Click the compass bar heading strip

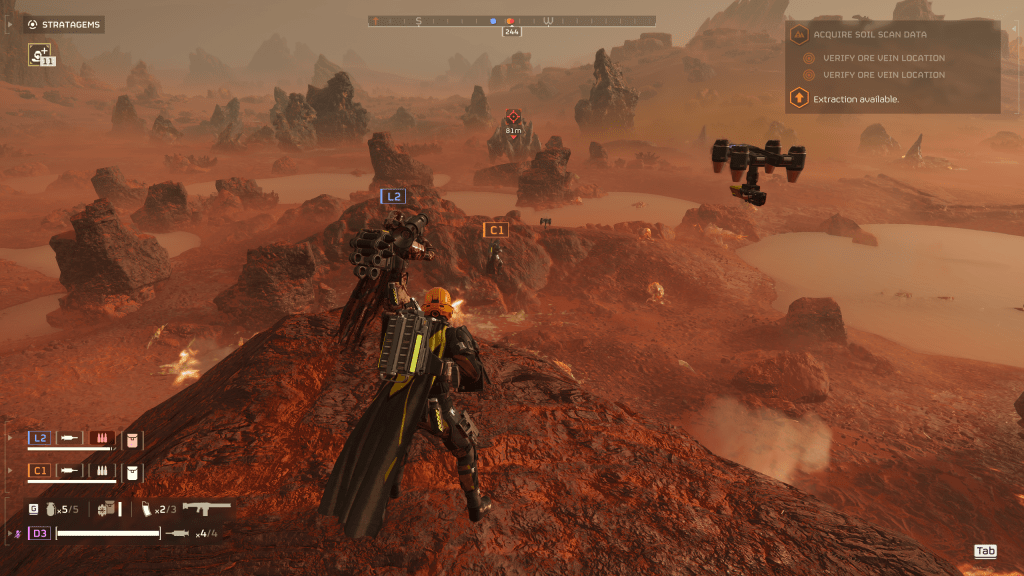pos(512,20)
